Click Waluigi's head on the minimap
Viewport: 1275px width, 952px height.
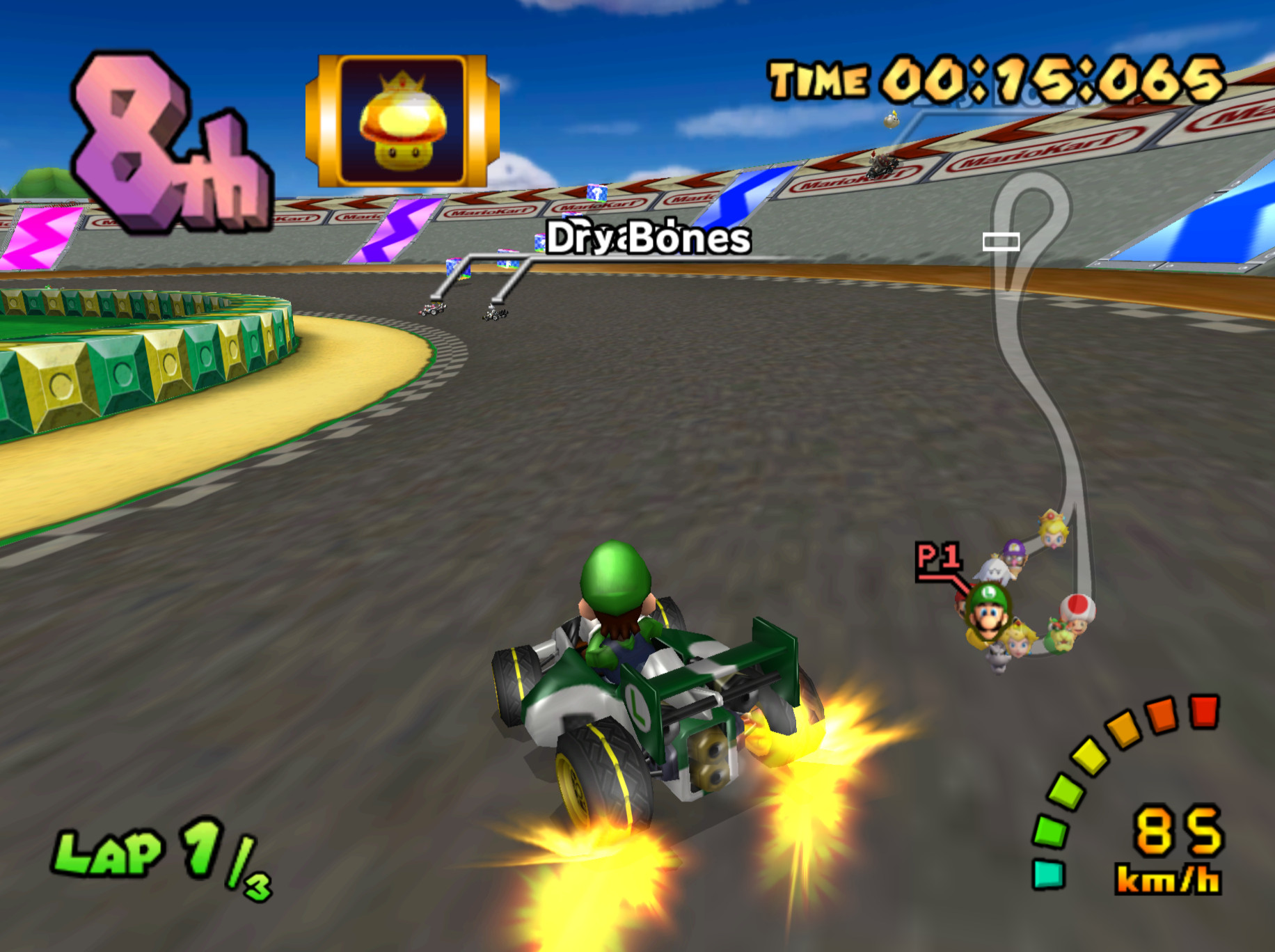coord(1014,553)
